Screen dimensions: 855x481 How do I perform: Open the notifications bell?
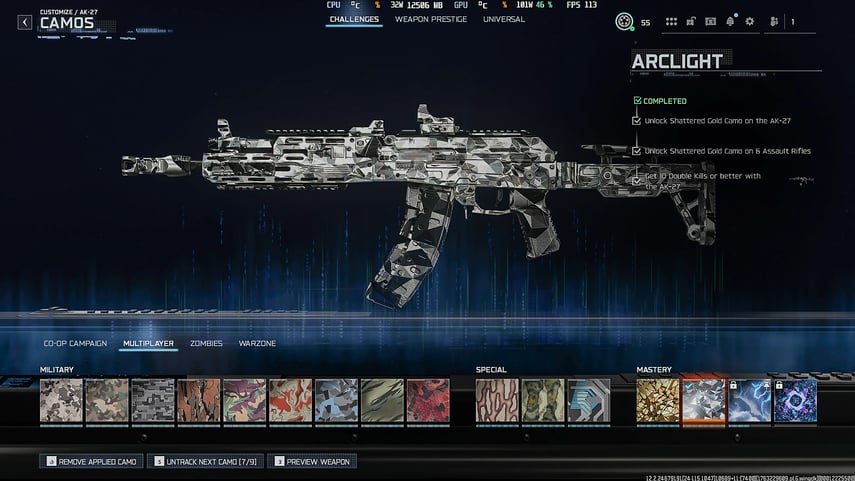[730, 21]
